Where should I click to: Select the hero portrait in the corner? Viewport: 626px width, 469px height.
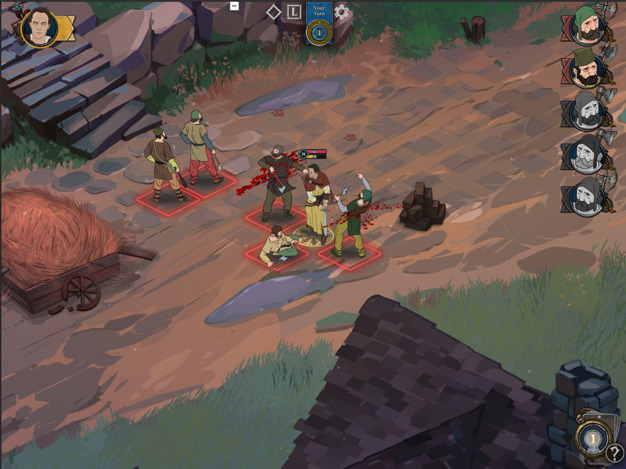point(40,25)
